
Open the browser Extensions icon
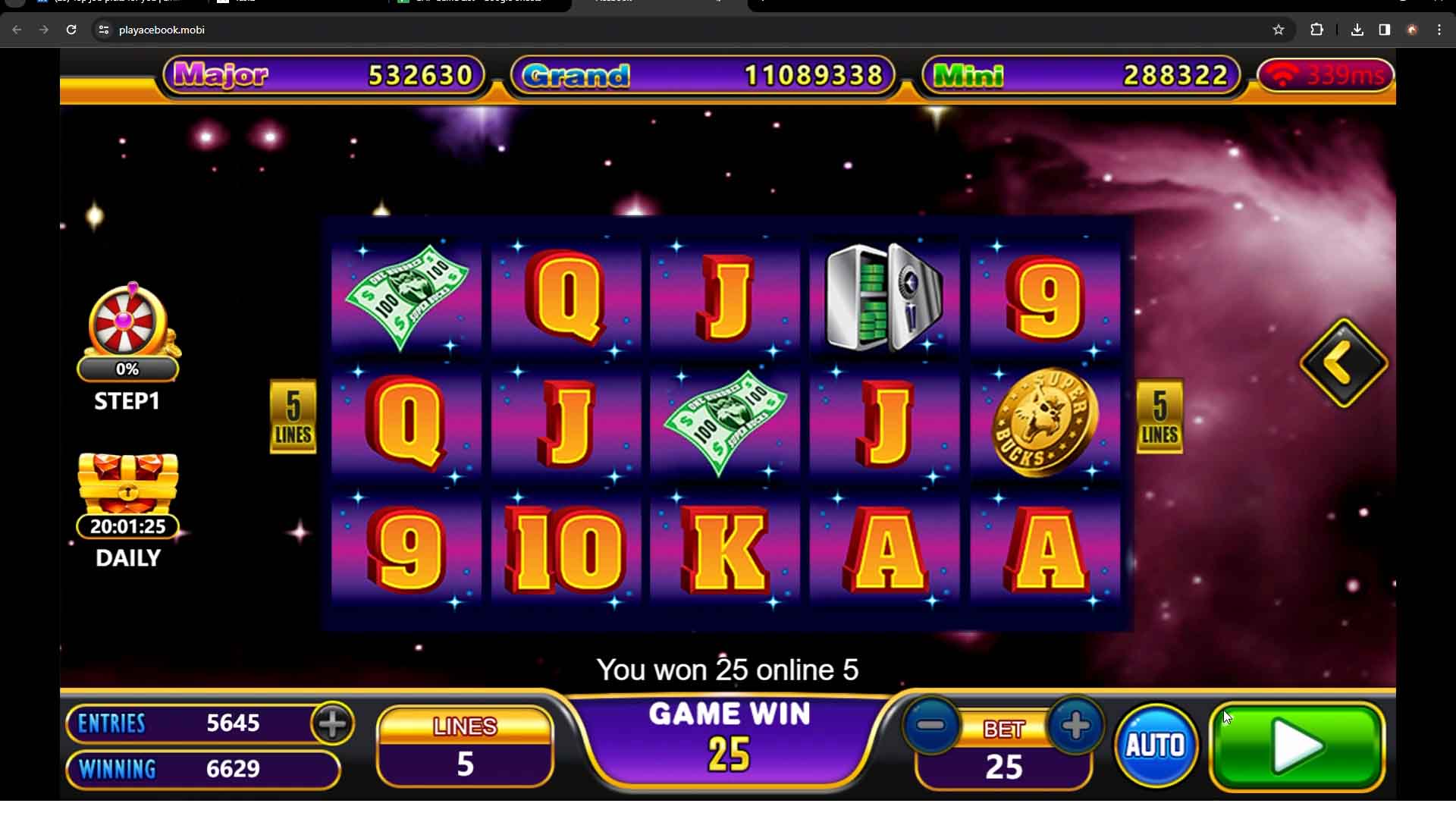coord(1317,30)
